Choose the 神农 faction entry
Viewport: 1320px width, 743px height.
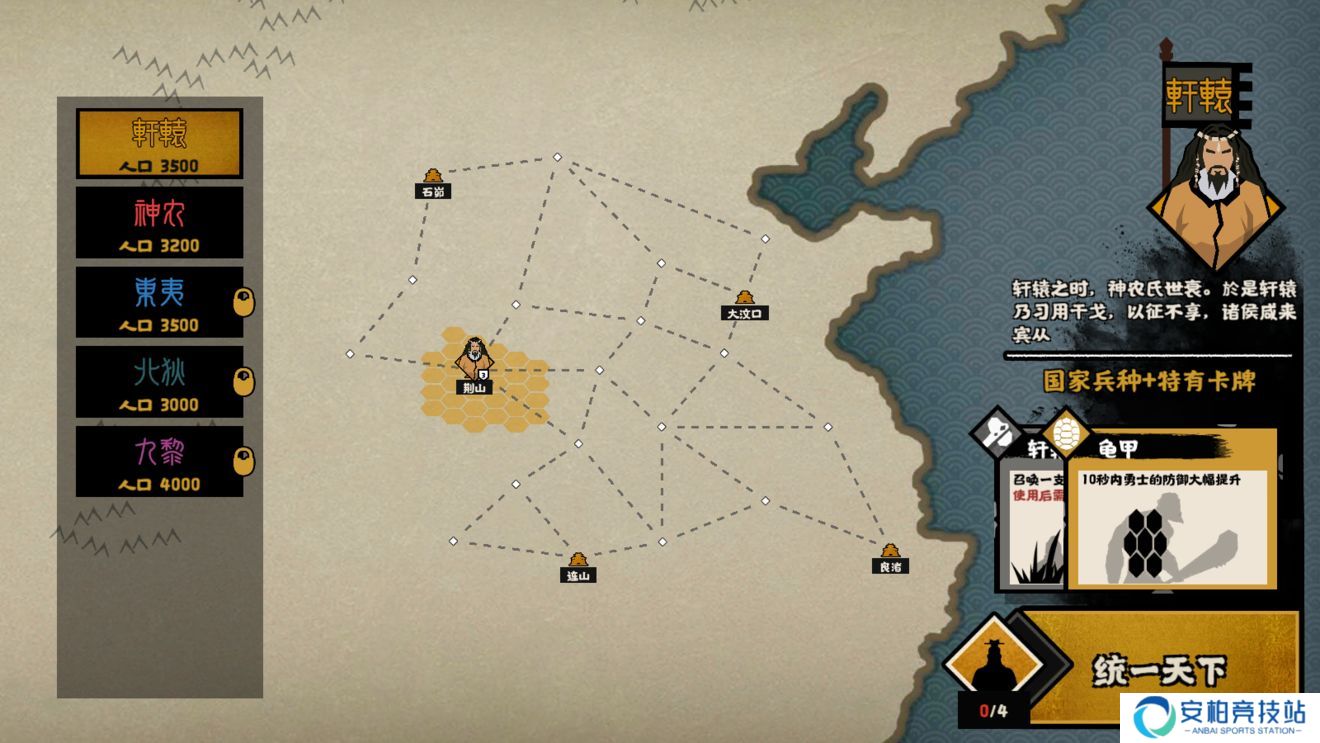coord(160,223)
